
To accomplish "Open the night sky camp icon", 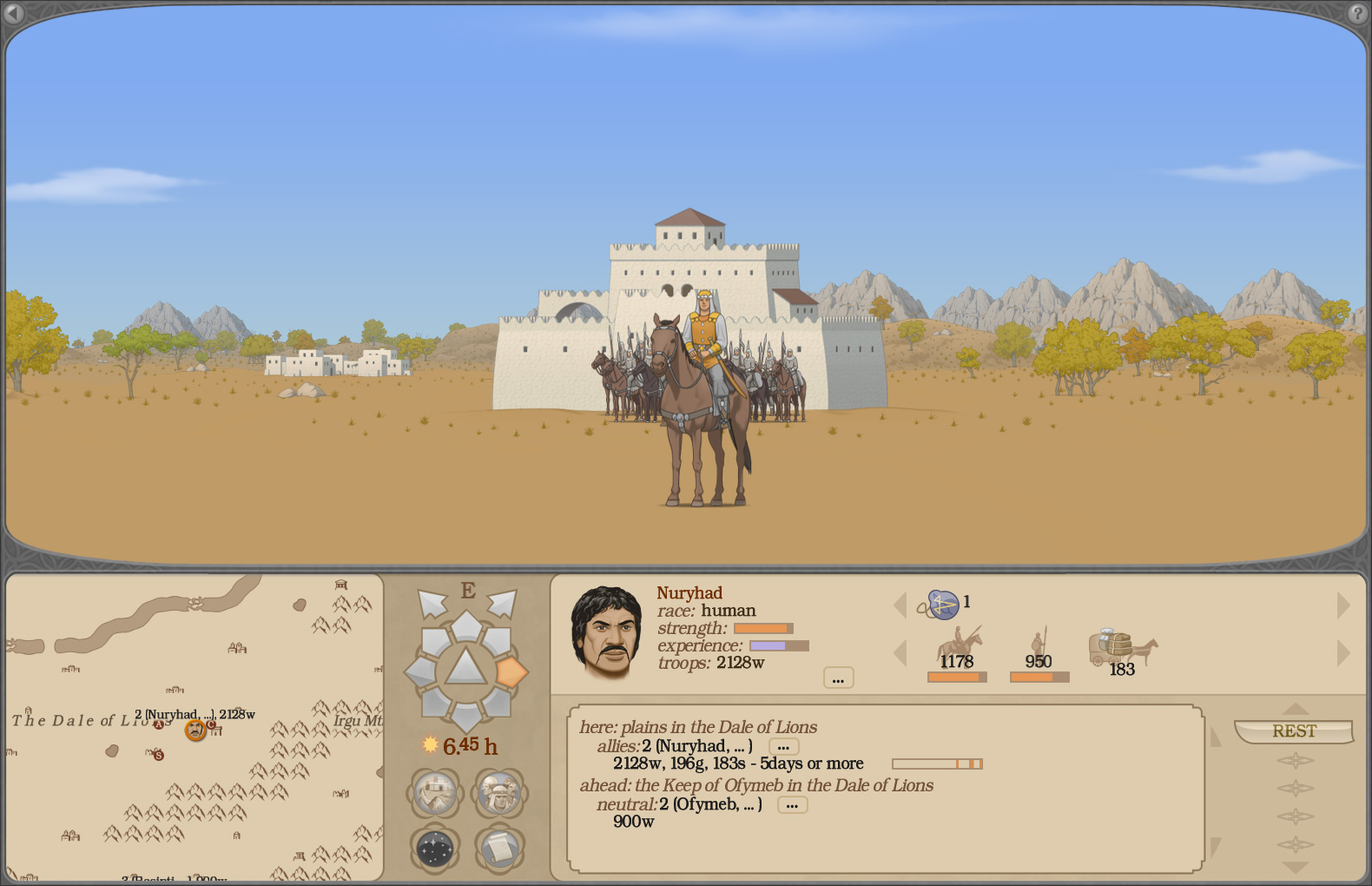I will [x=434, y=849].
